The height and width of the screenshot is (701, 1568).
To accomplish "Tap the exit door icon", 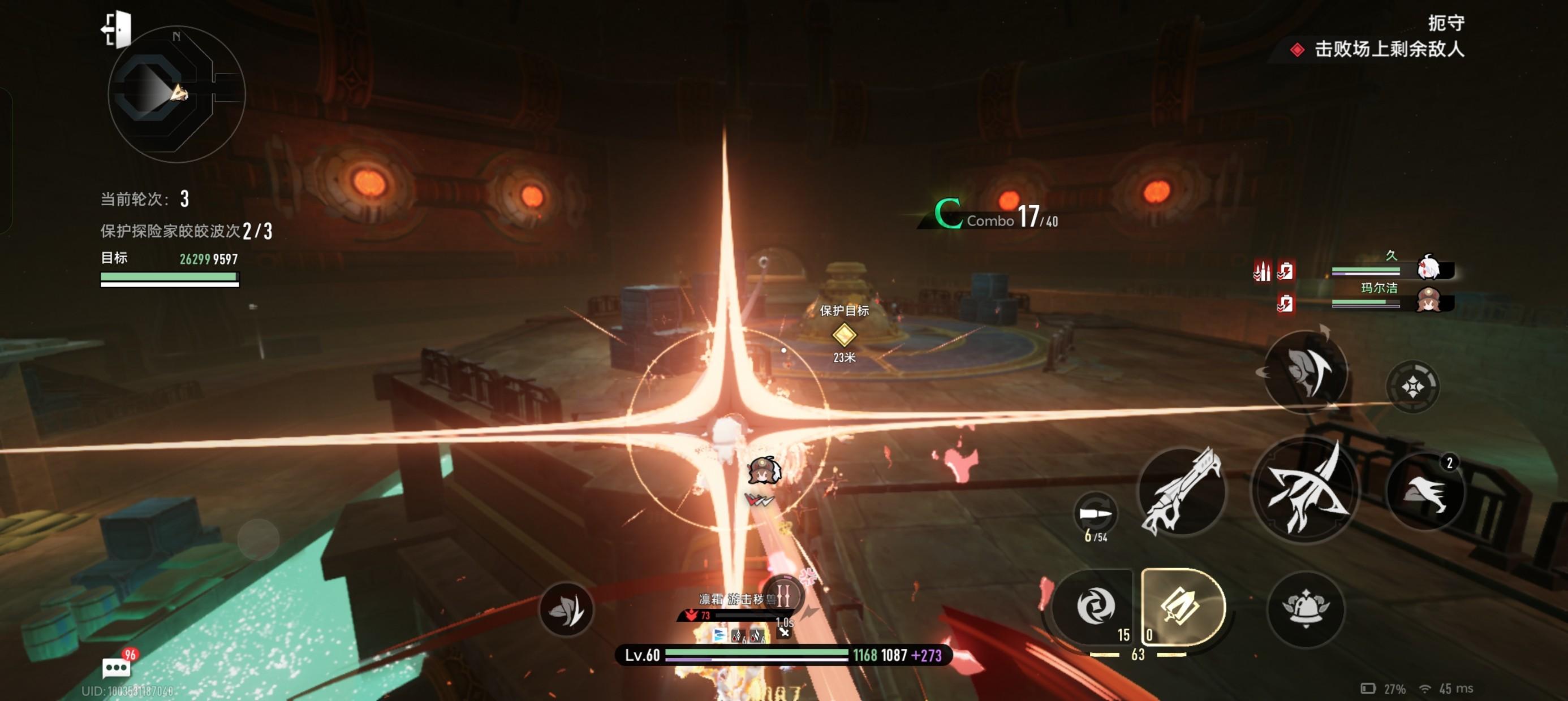I will pos(117,29).
